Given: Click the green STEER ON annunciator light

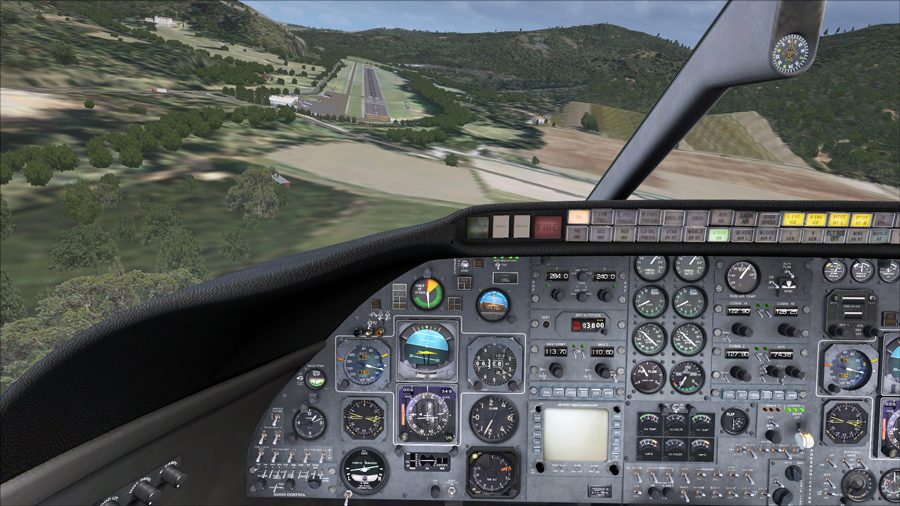Looking at the screenshot, I should [718, 235].
